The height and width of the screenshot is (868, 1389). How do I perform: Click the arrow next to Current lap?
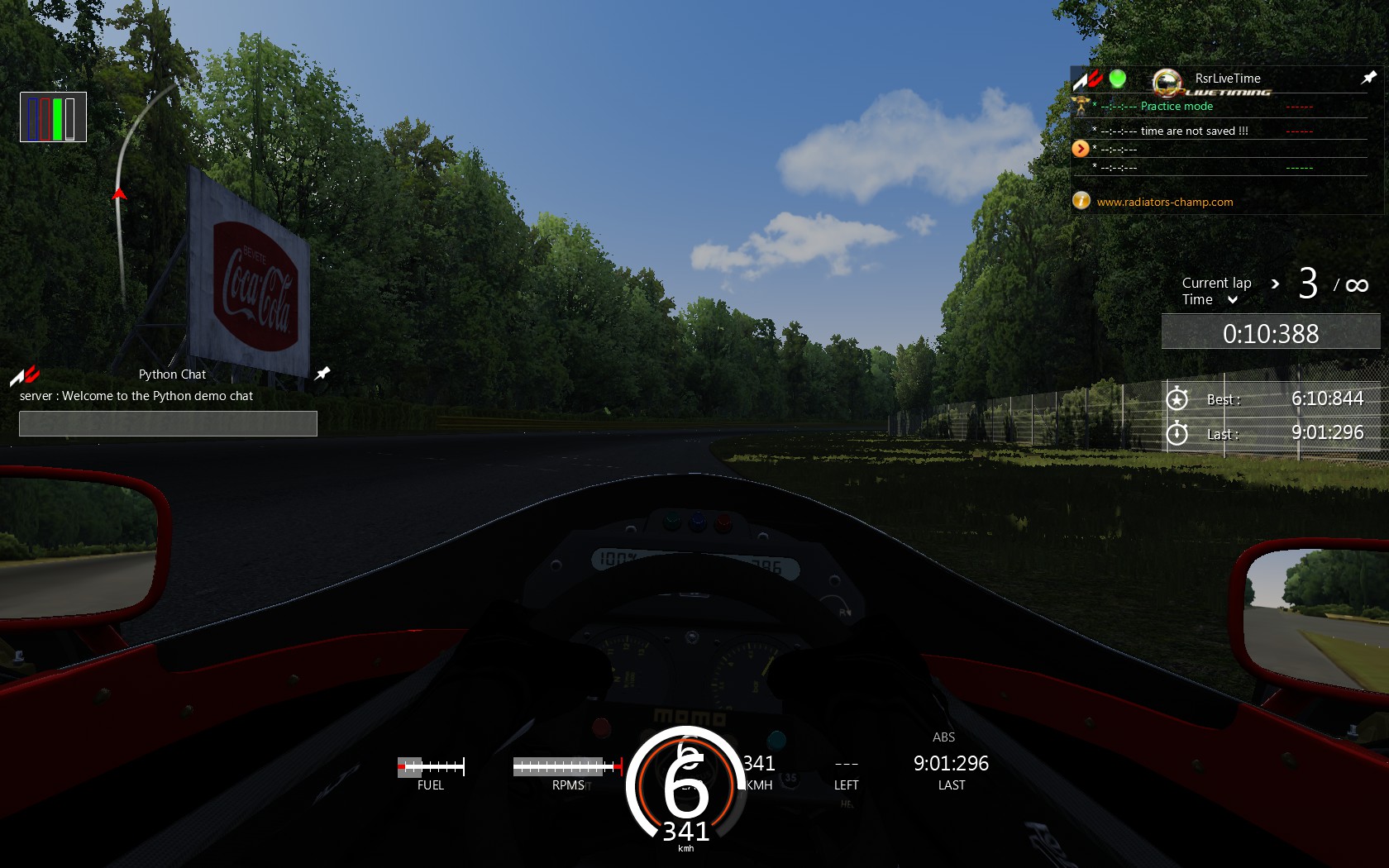1275,284
